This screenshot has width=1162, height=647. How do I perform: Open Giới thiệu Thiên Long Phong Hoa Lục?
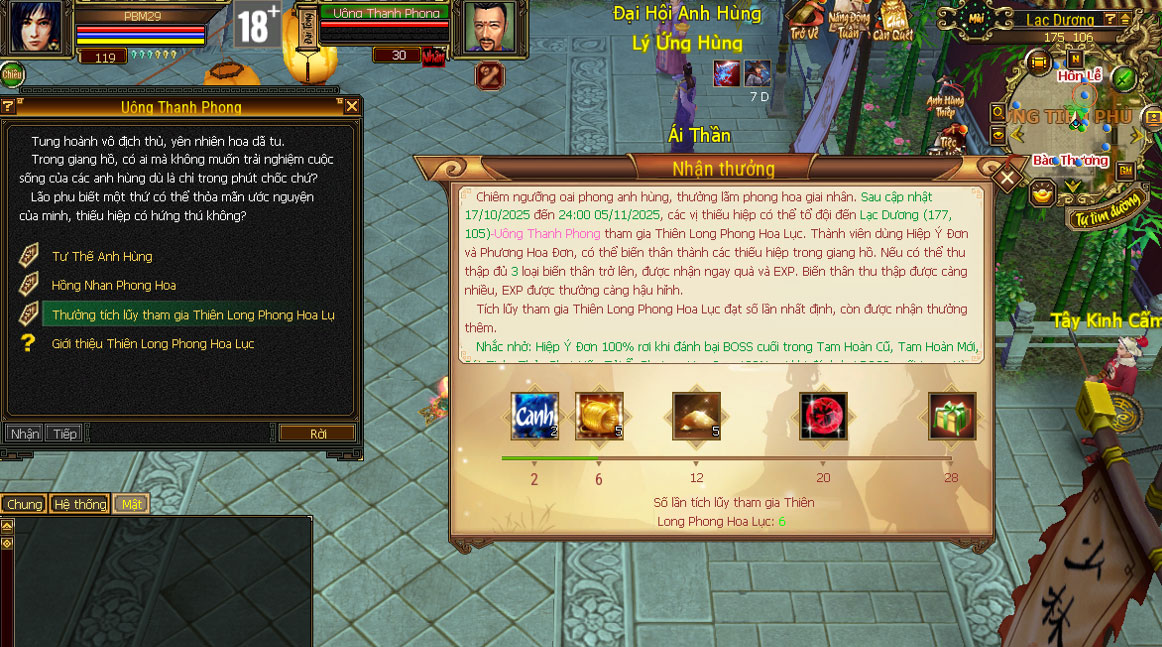point(153,344)
